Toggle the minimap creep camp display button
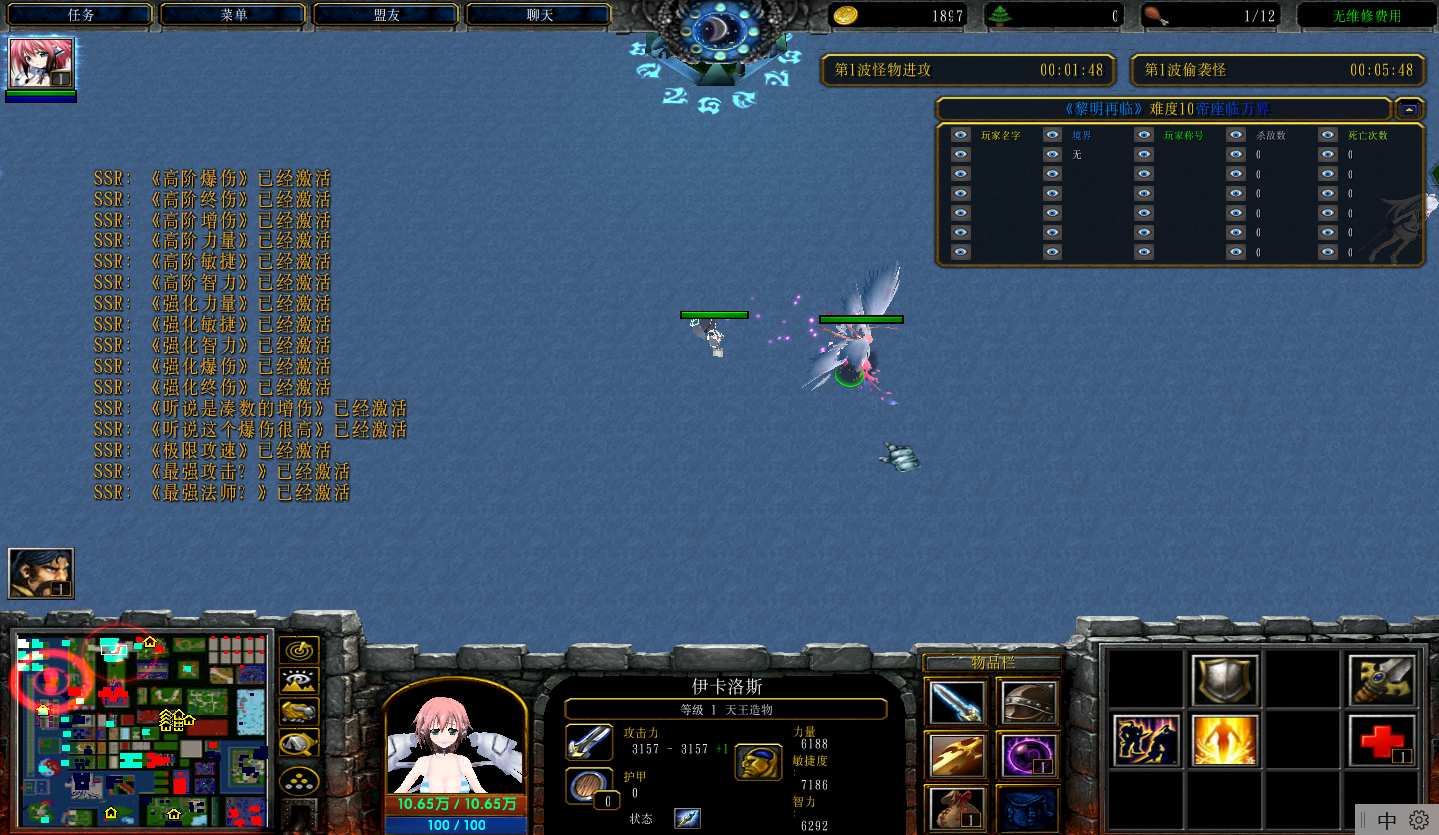1439x835 pixels. pyautogui.click(x=299, y=743)
